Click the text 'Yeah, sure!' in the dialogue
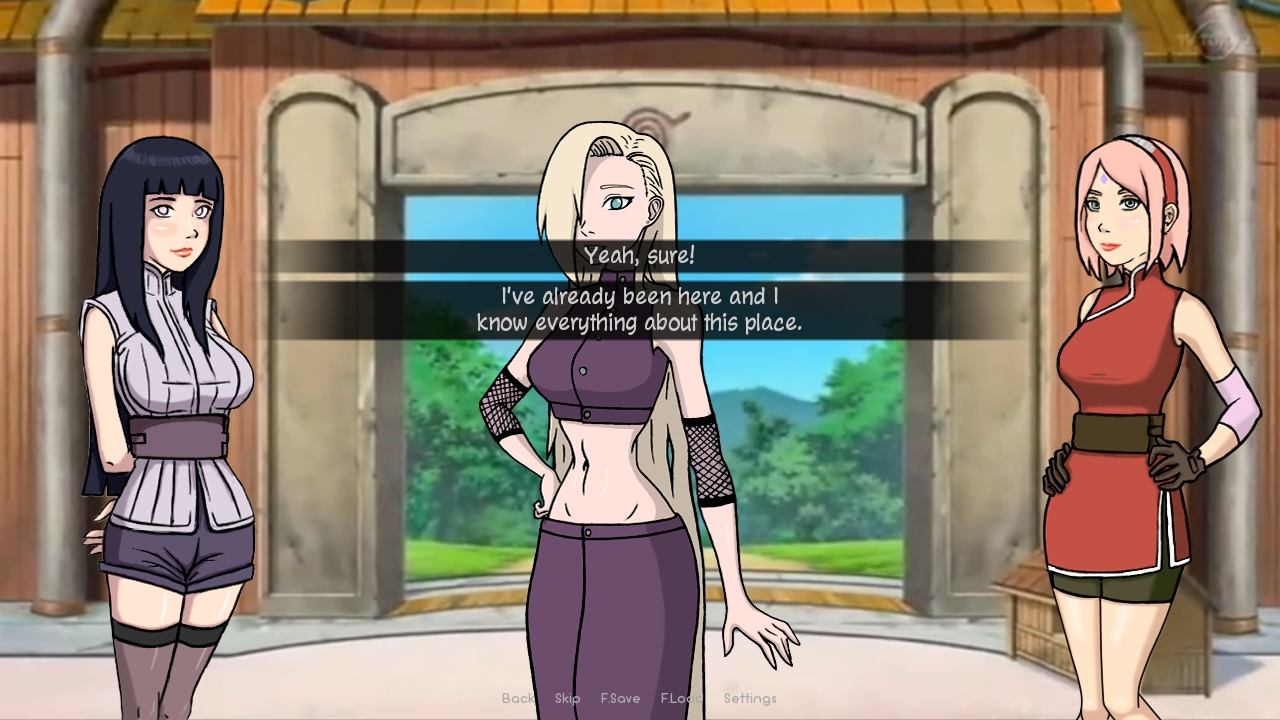The image size is (1280, 720). point(640,255)
